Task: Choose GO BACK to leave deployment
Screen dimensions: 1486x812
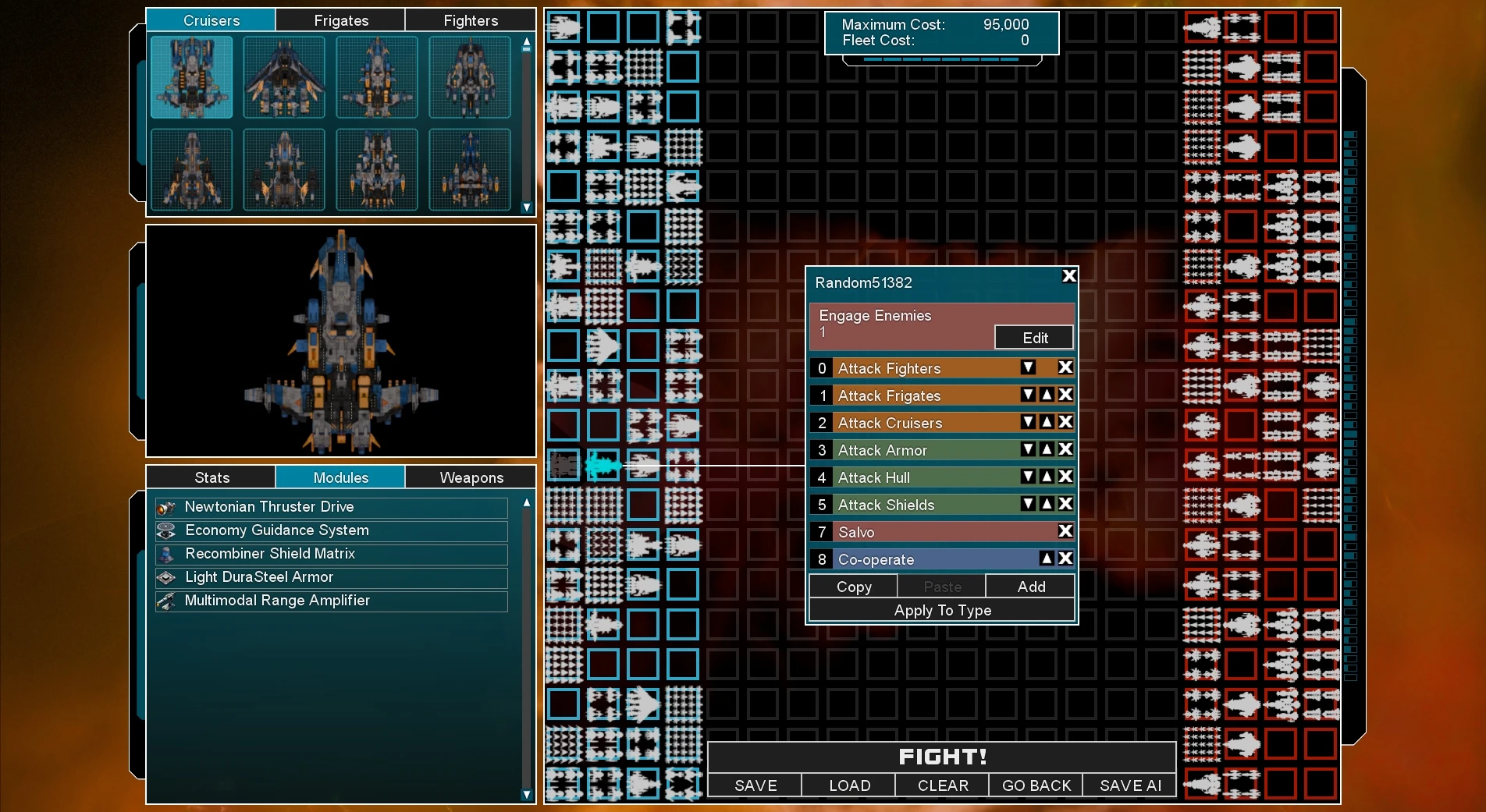Action: (x=1036, y=785)
